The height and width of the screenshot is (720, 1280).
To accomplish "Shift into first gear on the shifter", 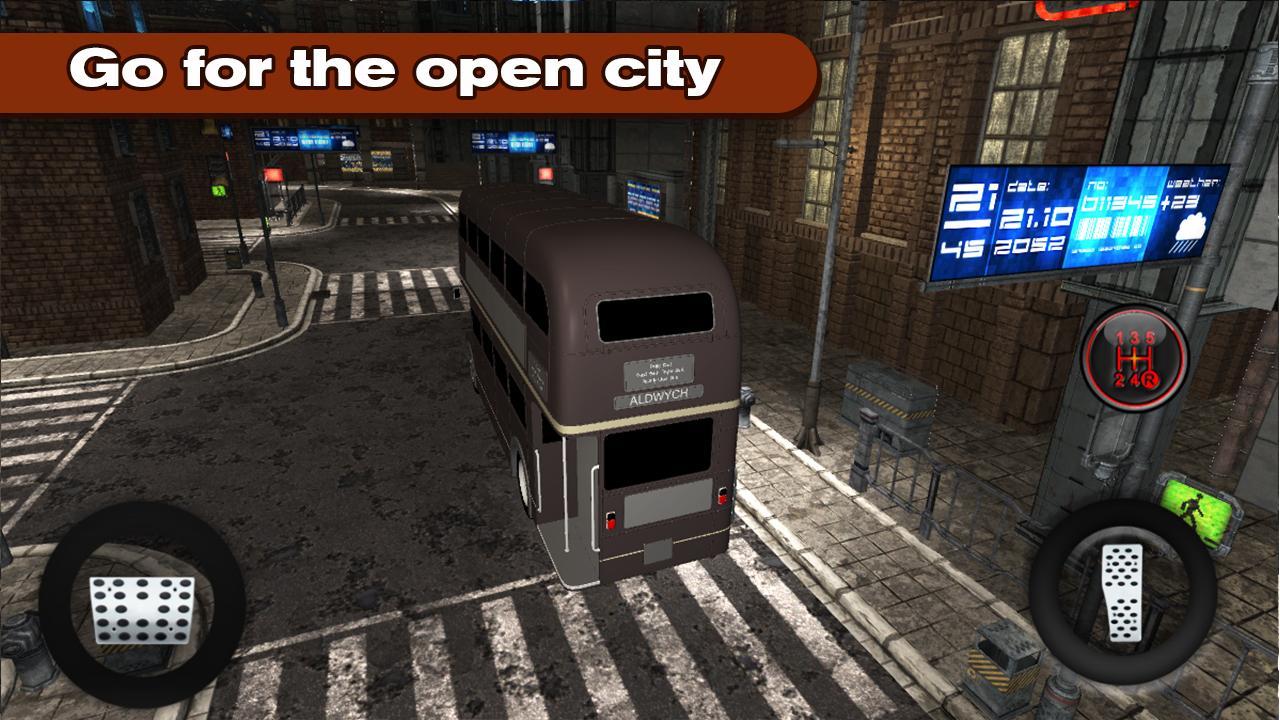I will (1119, 337).
